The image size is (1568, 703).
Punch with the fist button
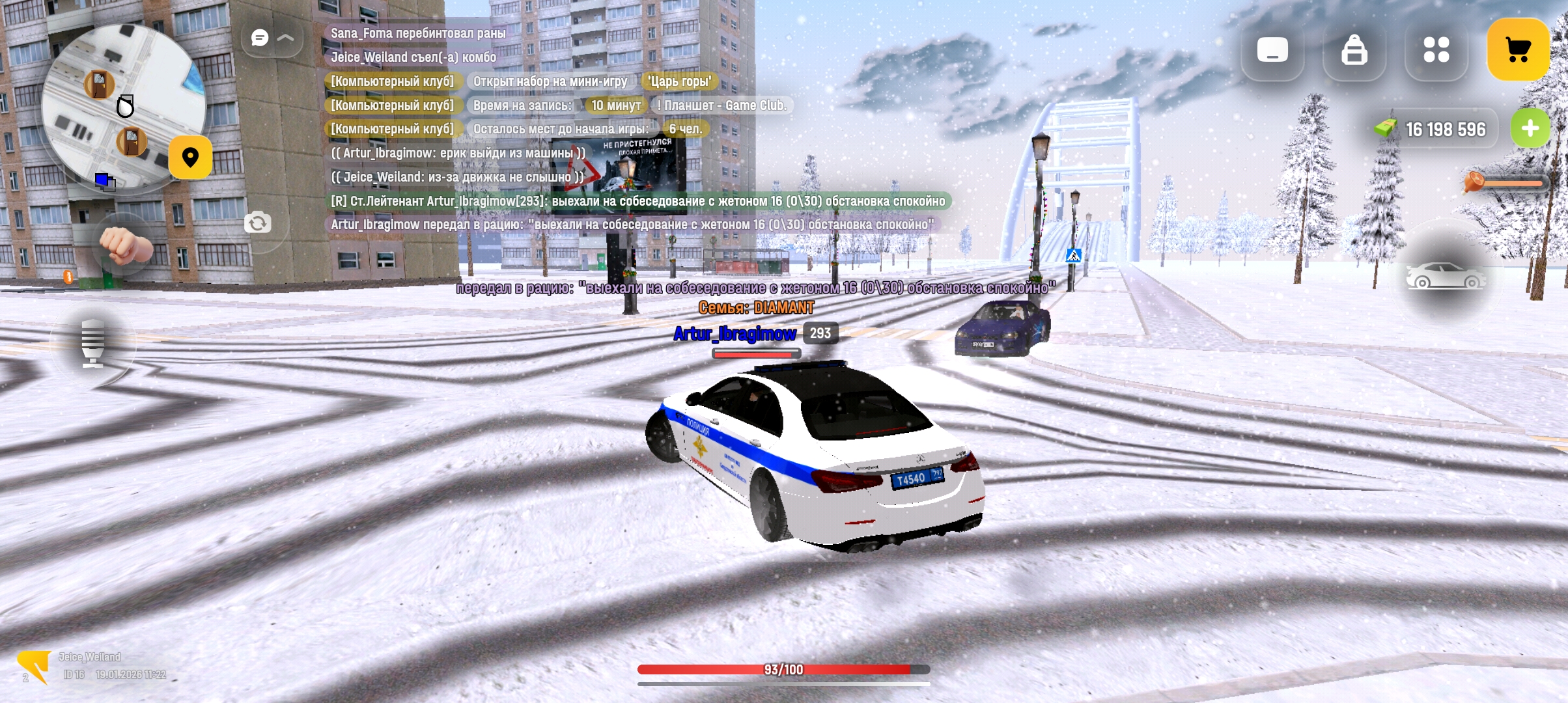click(x=126, y=245)
